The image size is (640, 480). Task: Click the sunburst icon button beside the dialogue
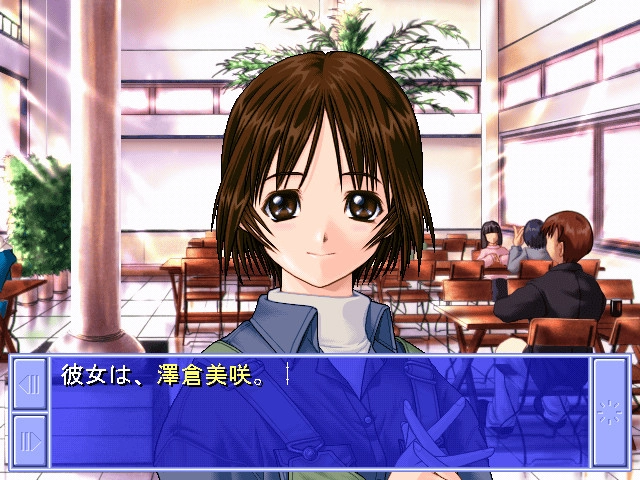coord(609,411)
